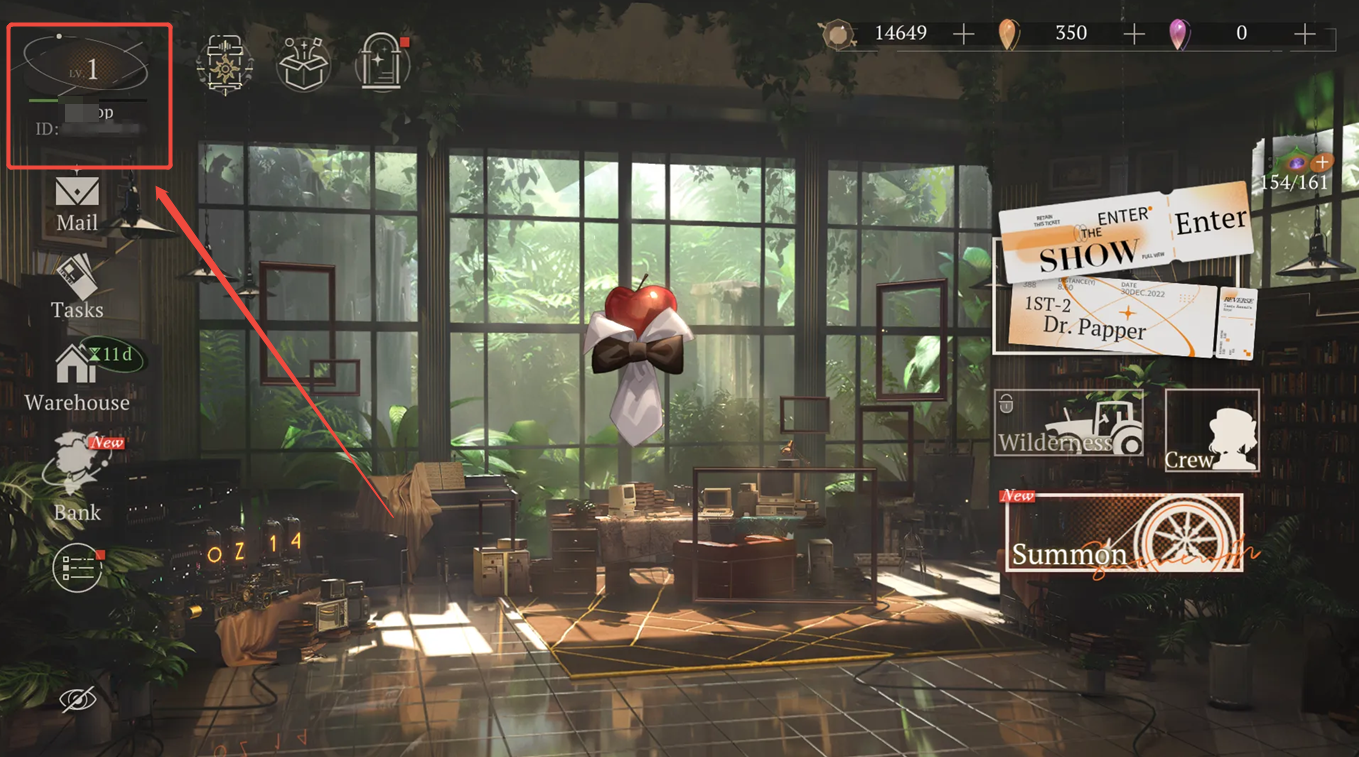Open the Wilderness tractor panel
1359x757 pixels.
click(1069, 424)
